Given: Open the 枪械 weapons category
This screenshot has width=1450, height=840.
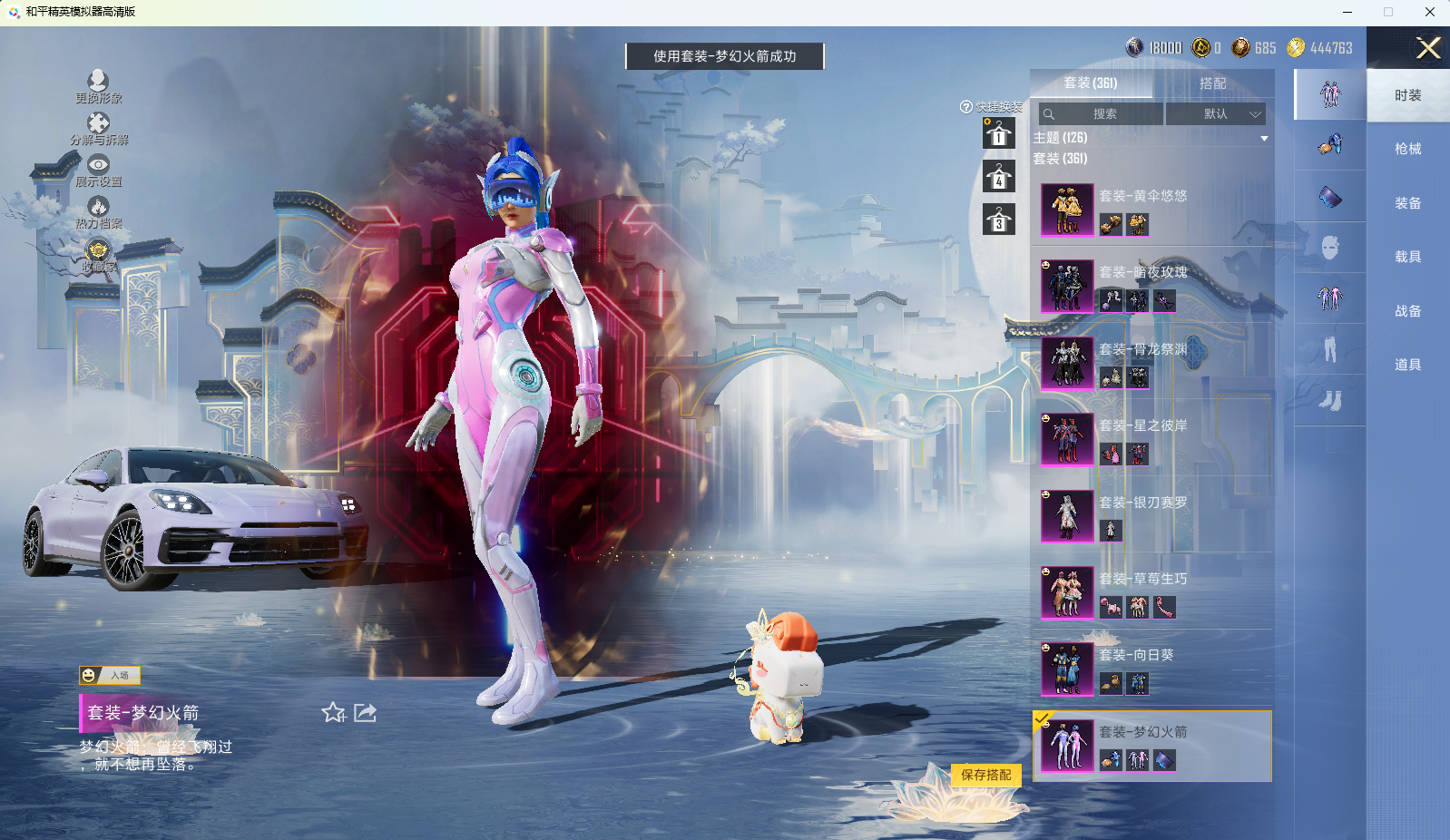Looking at the screenshot, I should [x=1407, y=149].
